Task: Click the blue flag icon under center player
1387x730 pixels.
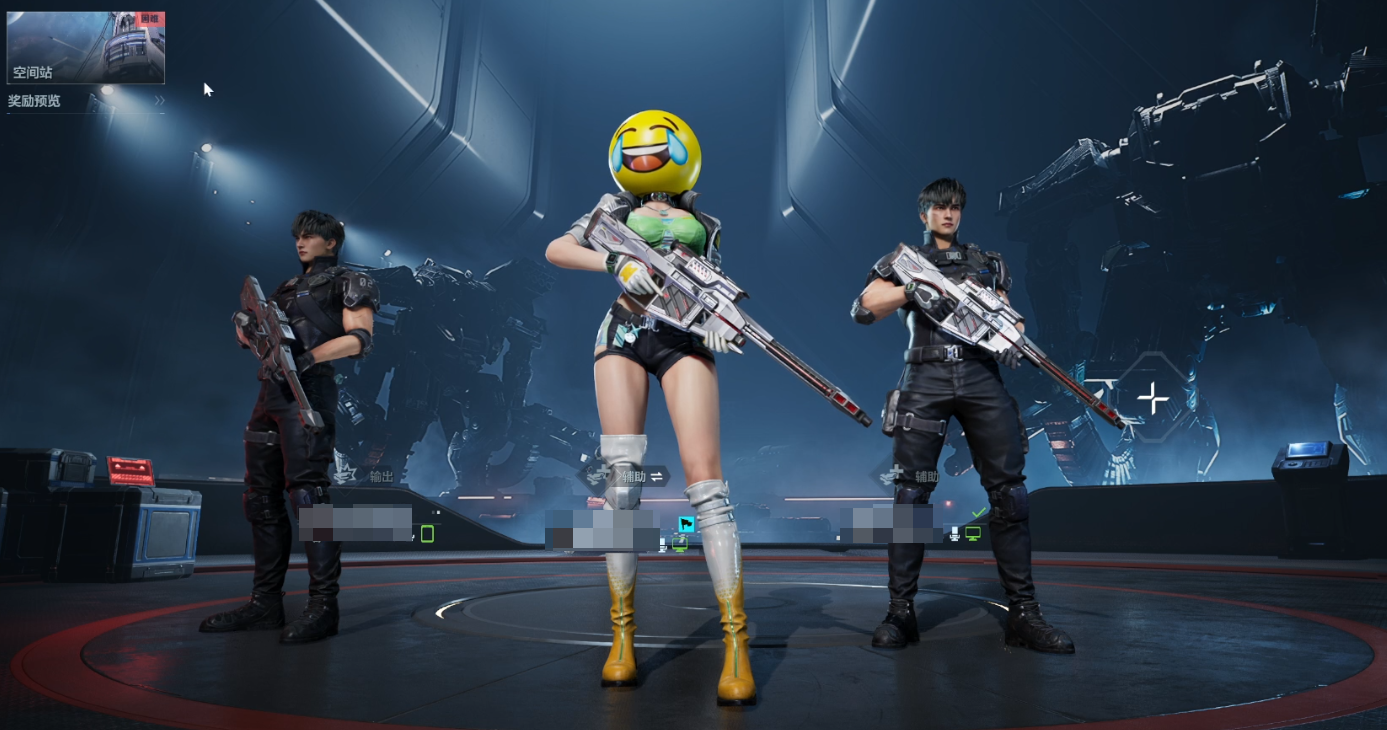Action: (x=687, y=524)
